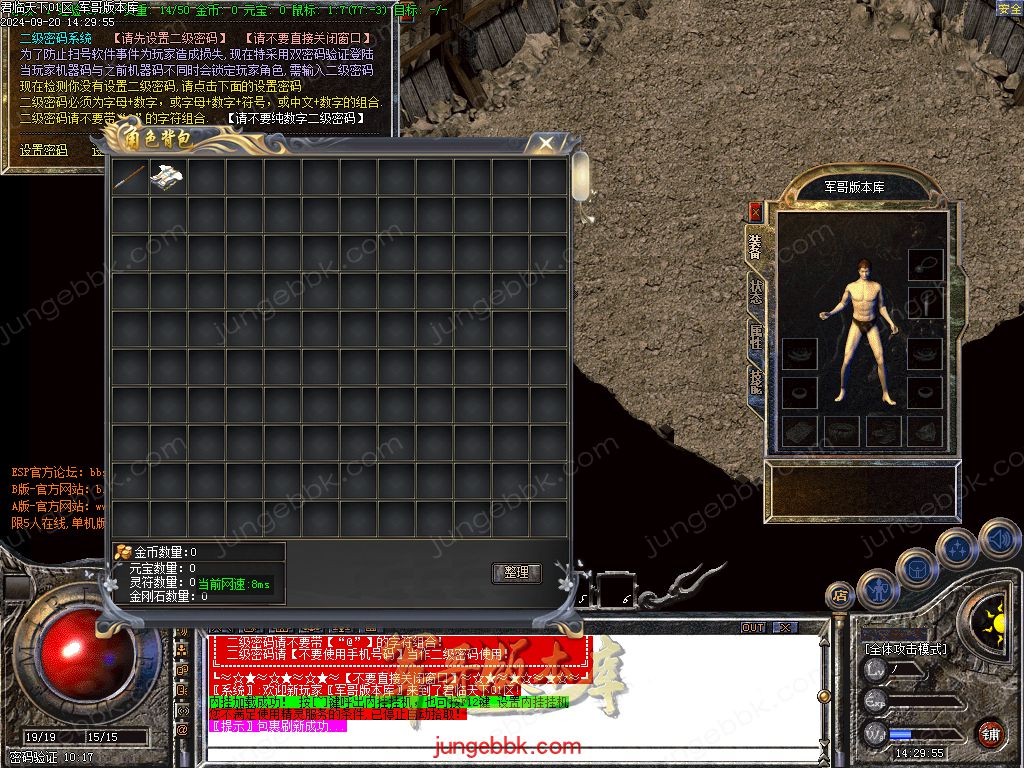Click the OUT button above the chat
This screenshot has height=768, width=1024.
753,628
